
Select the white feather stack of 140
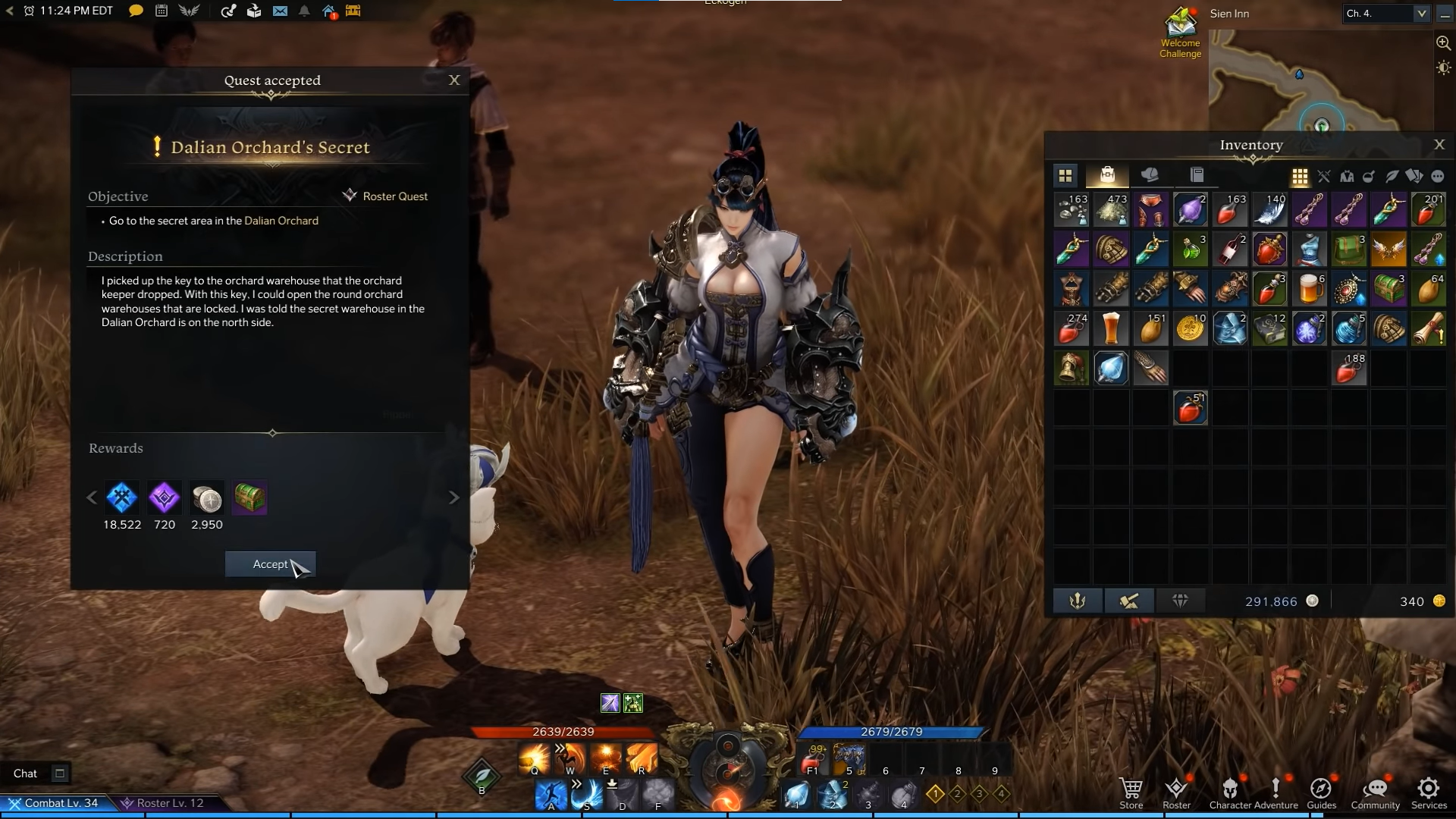1269,210
